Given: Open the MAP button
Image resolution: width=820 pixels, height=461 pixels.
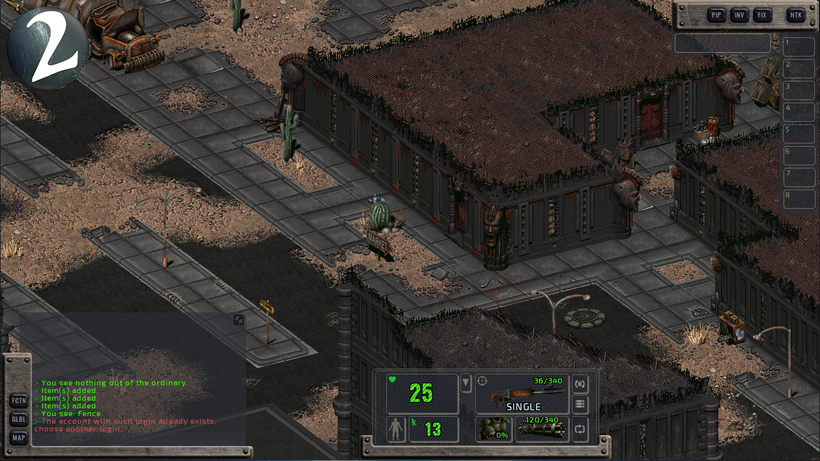Looking at the screenshot, I should click(x=19, y=438).
